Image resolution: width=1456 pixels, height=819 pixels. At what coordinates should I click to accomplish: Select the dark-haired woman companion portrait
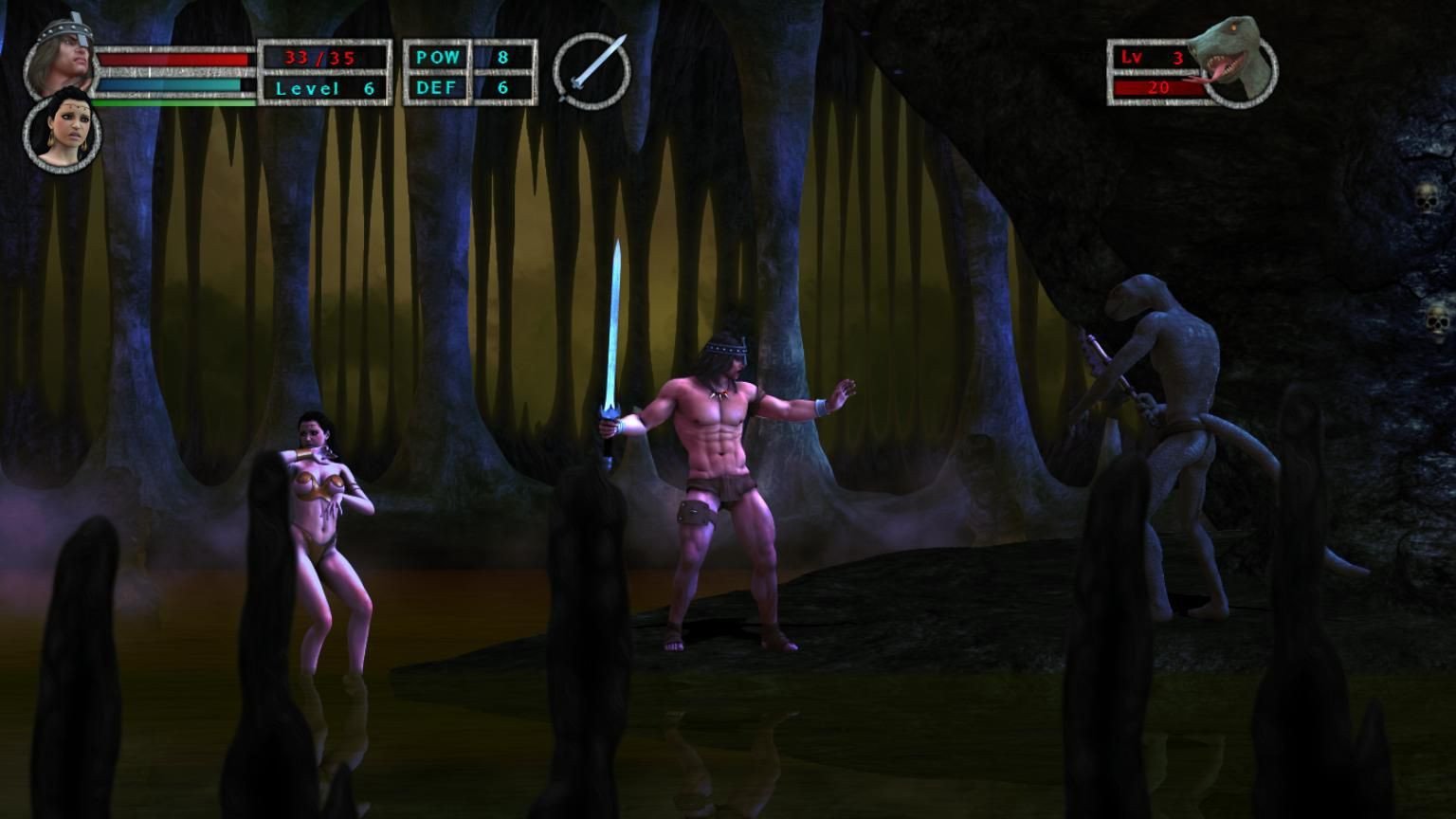point(61,133)
